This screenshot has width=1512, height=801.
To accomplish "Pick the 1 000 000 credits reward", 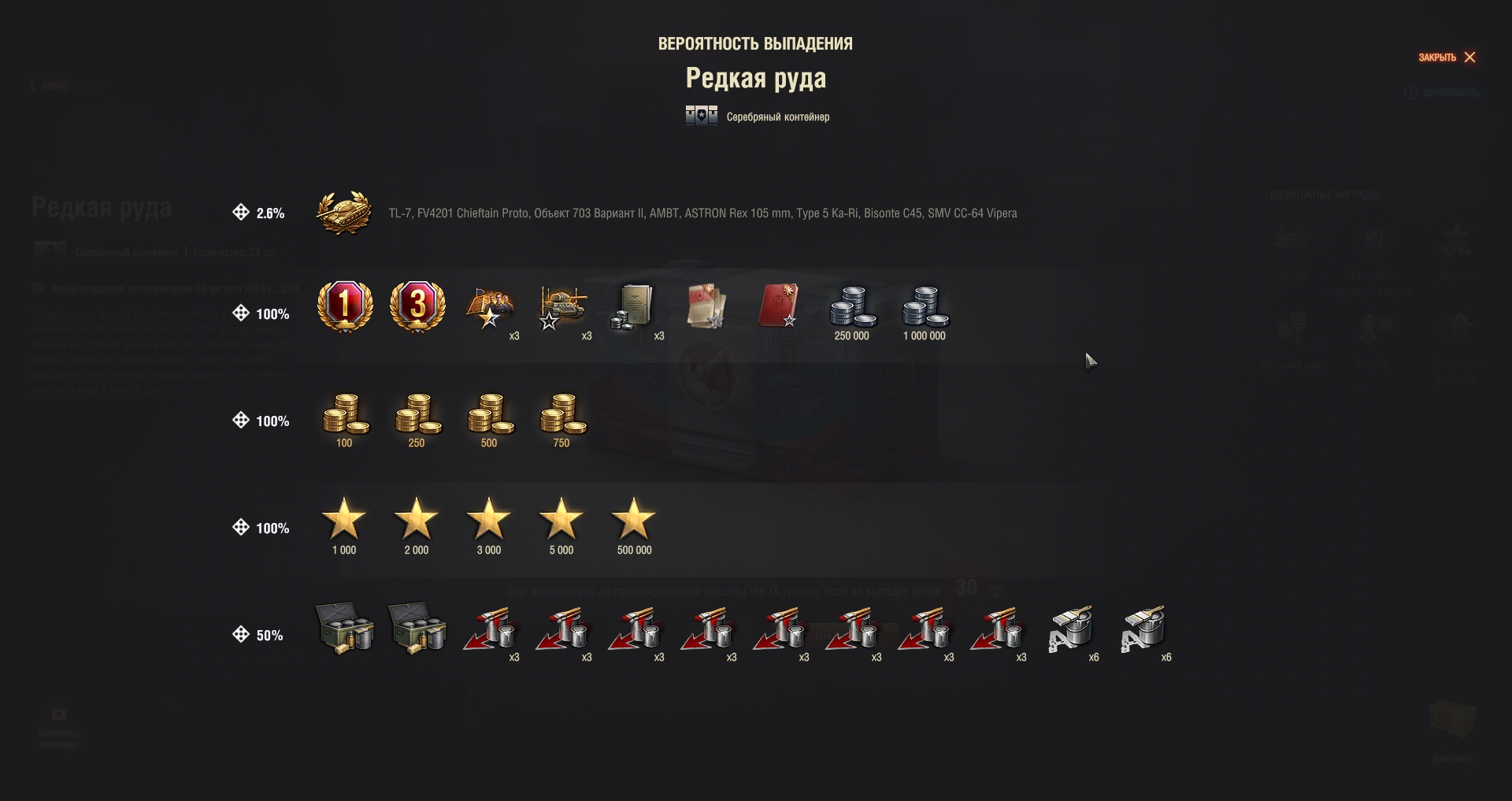I will pos(925,307).
